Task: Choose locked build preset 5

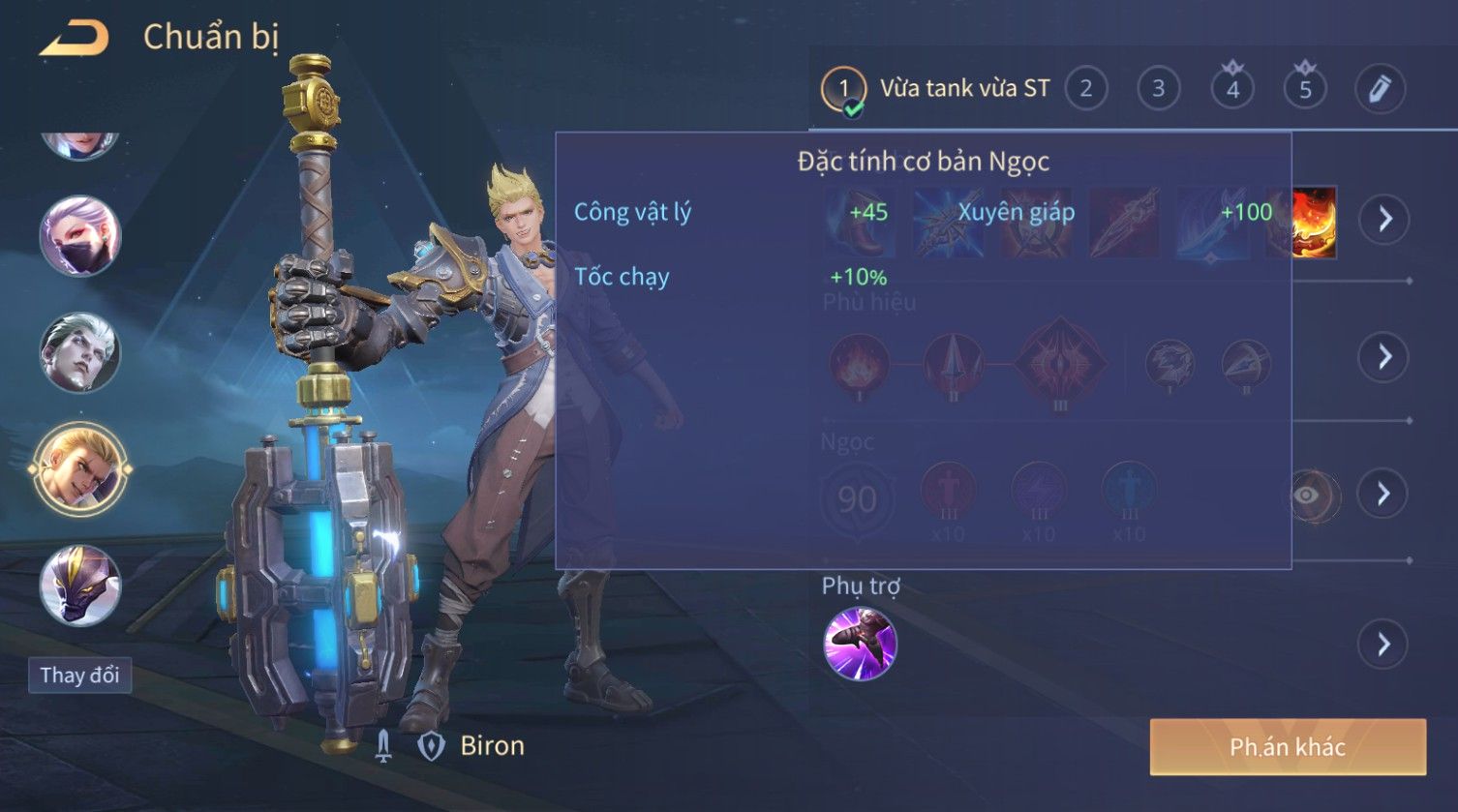Action: (1305, 89)
